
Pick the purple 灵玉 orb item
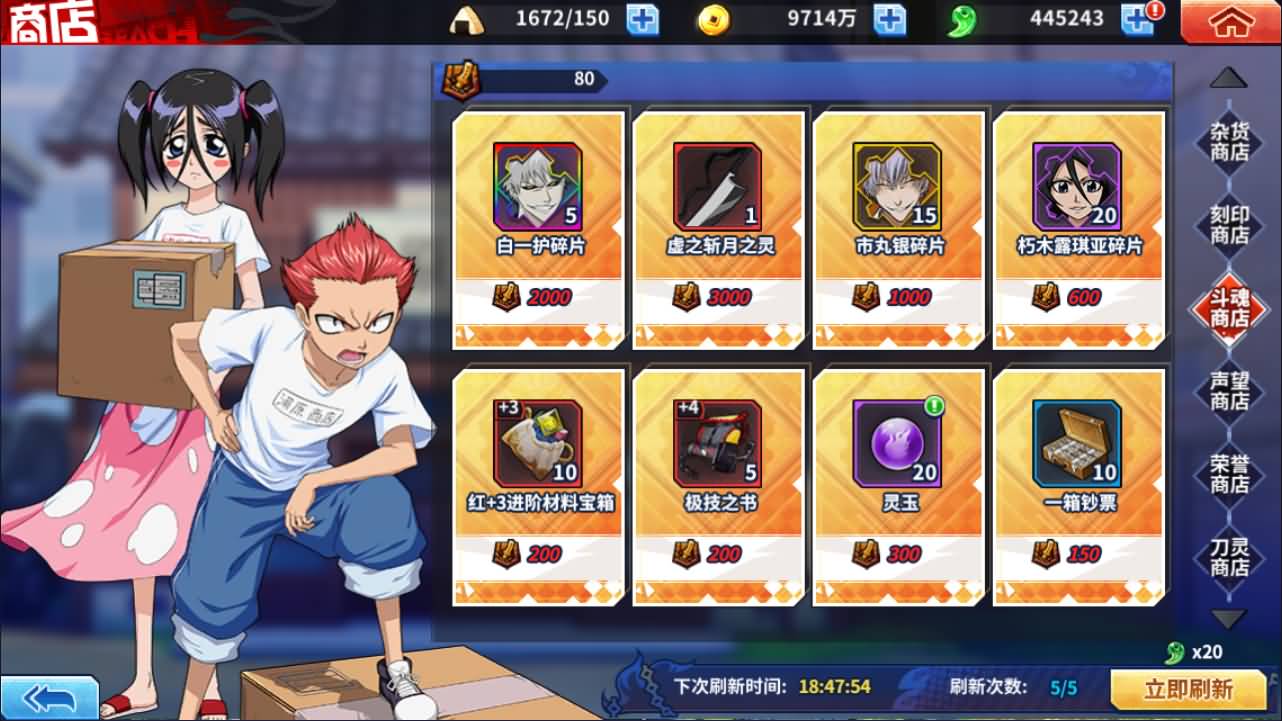[x=899, y=487]
